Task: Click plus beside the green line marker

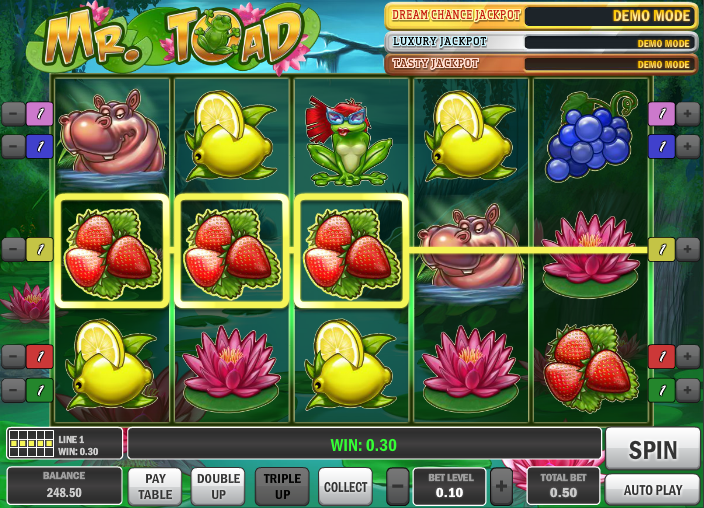Action: (688, 389)
